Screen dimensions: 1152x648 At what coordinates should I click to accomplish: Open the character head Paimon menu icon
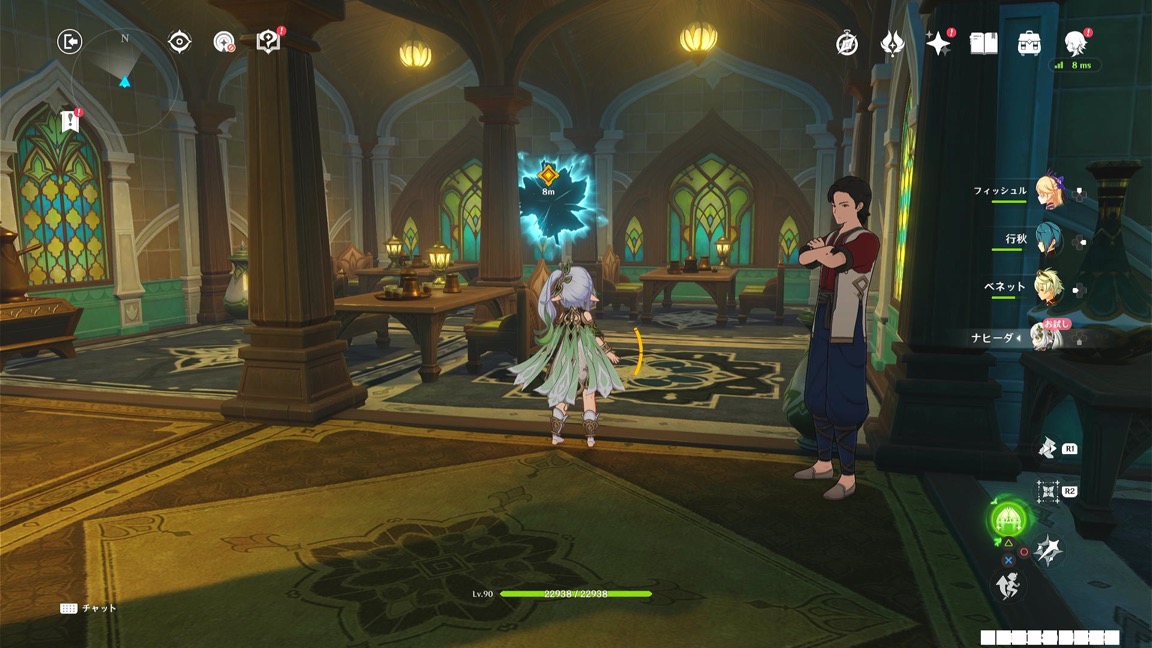pyautogui.click(x=1075, y=42)
